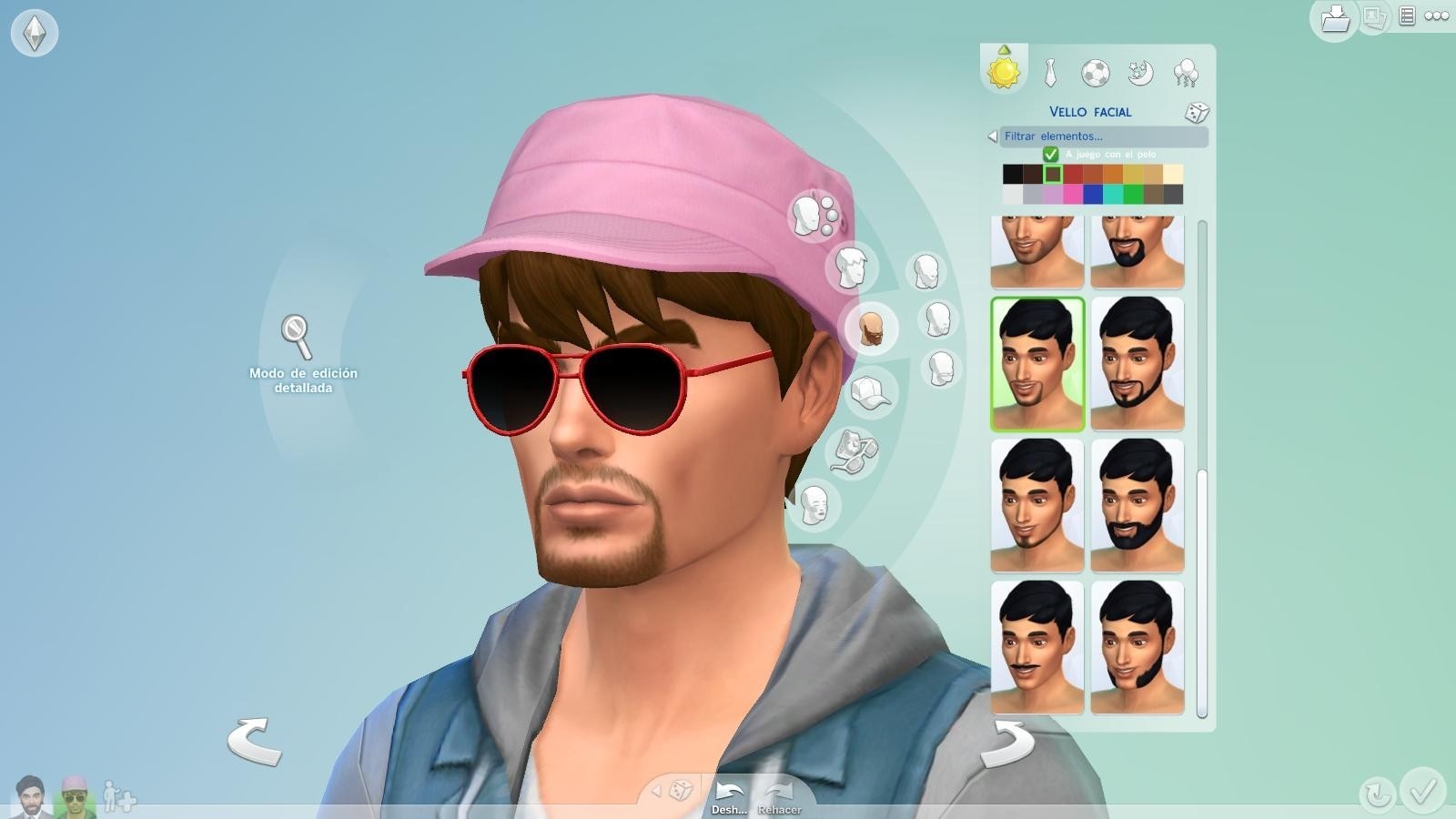Collapse the panel with the arrow beside filter
The height and width of the screenshot is (819, 1456).
pyautogui.click(x=992, y=136)
